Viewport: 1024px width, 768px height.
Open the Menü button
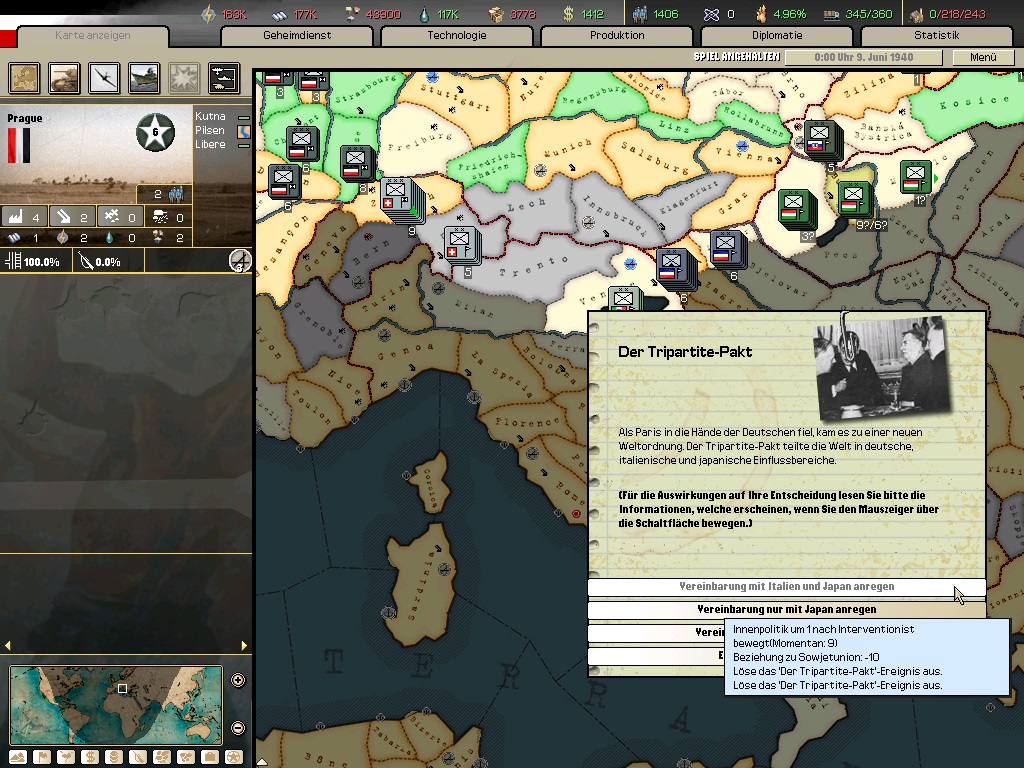tap(983, 58)
